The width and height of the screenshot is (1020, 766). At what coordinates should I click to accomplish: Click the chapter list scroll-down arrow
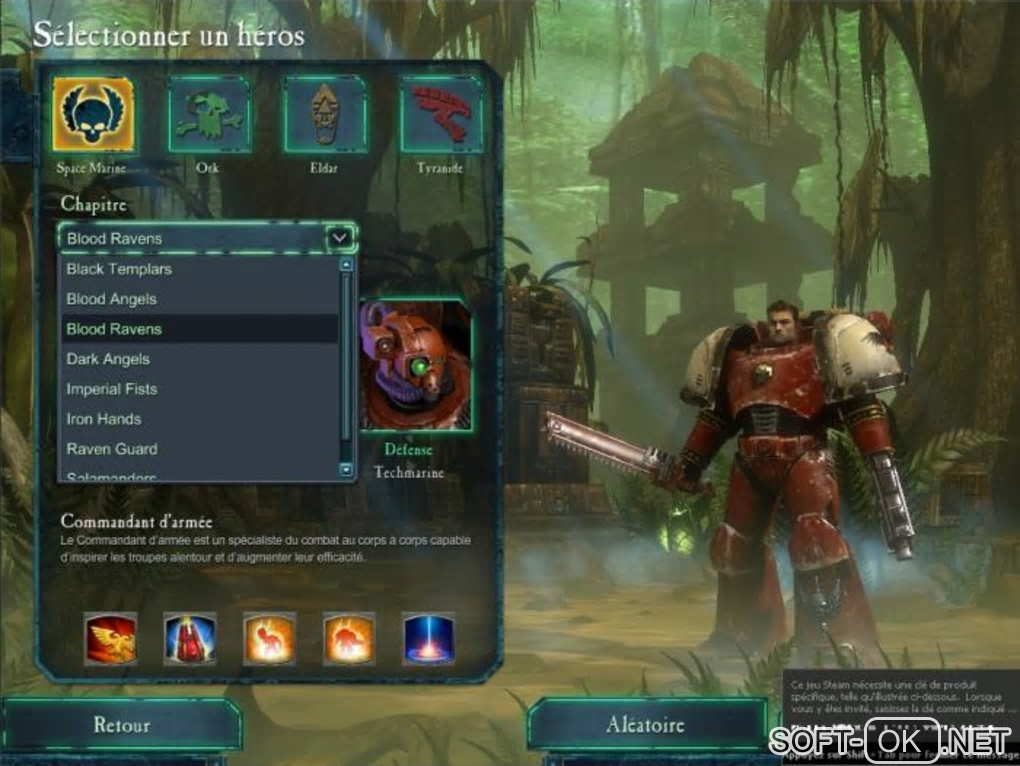coord(346,468)
